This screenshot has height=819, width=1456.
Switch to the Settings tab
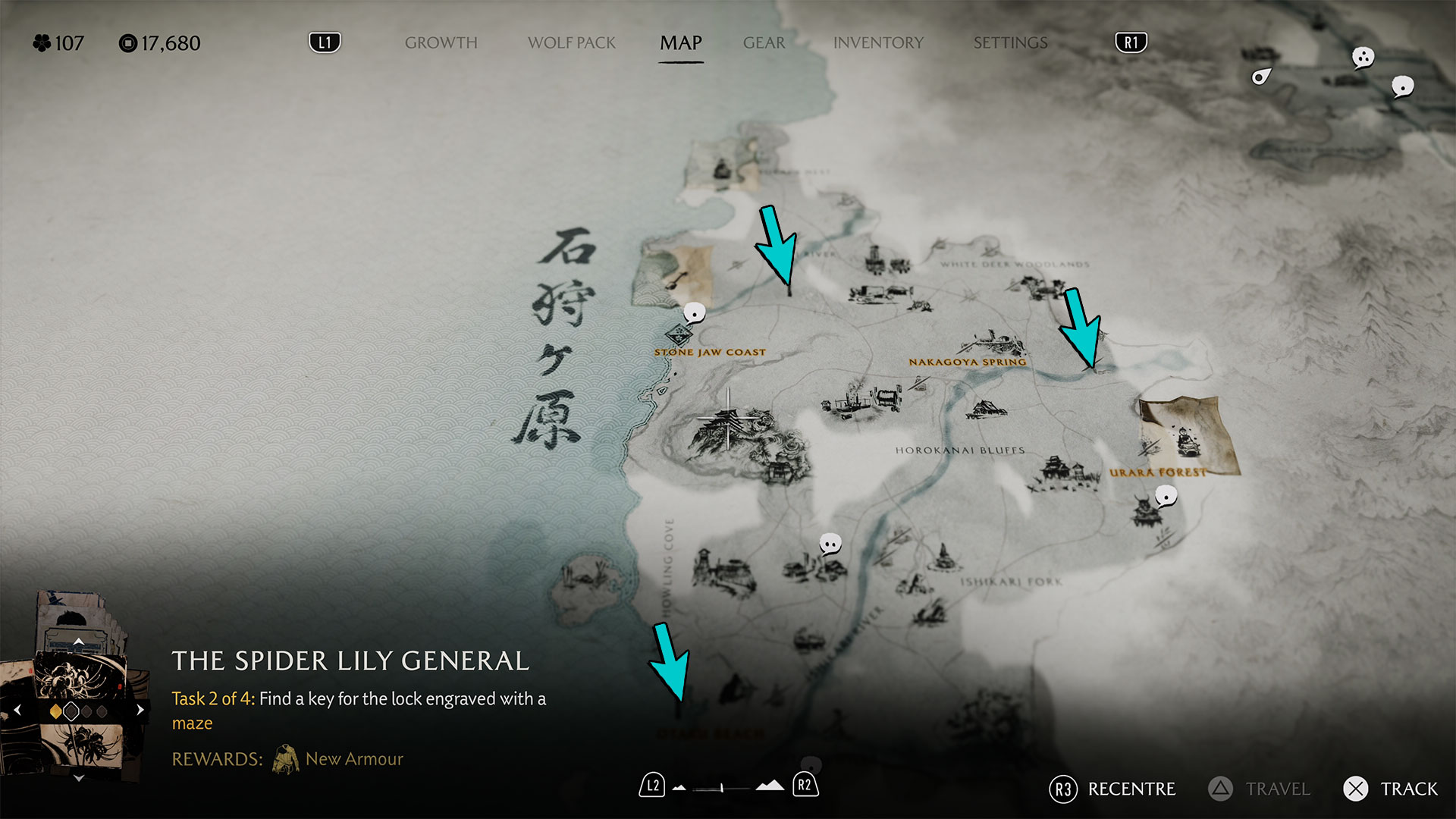tap(1010, 43)
